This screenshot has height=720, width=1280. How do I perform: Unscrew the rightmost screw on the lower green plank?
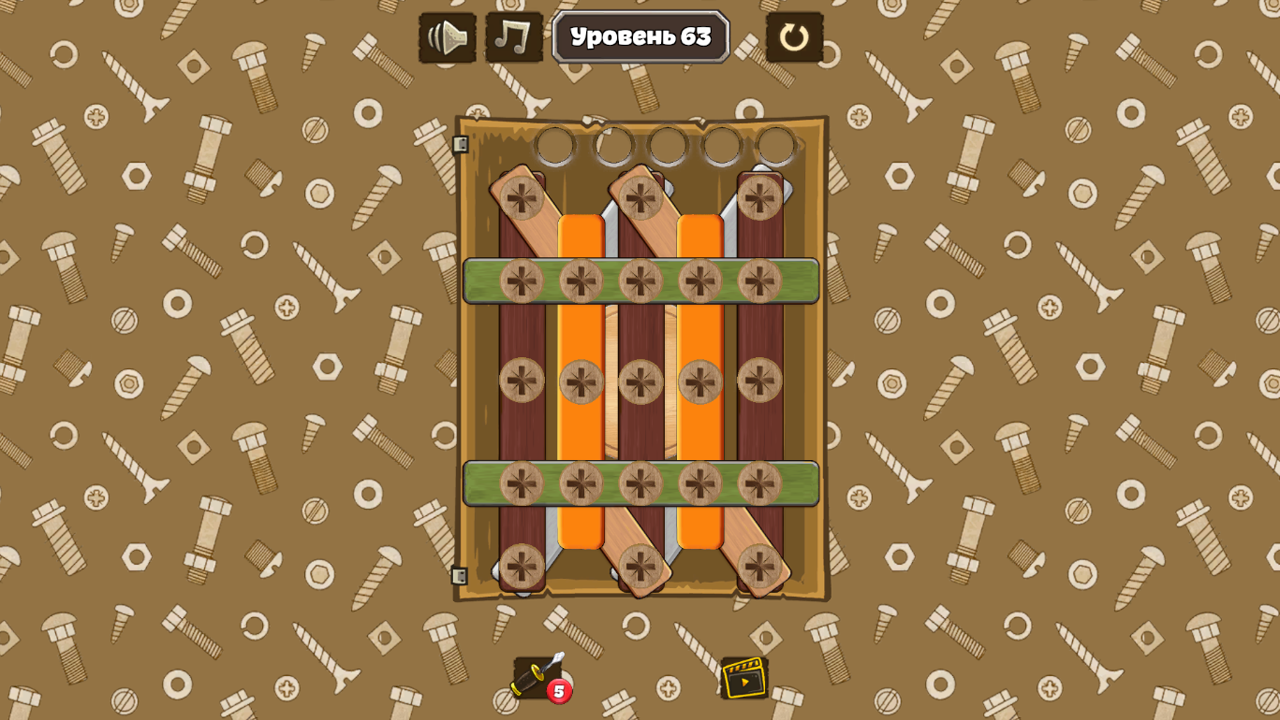(x=758, y=483)
